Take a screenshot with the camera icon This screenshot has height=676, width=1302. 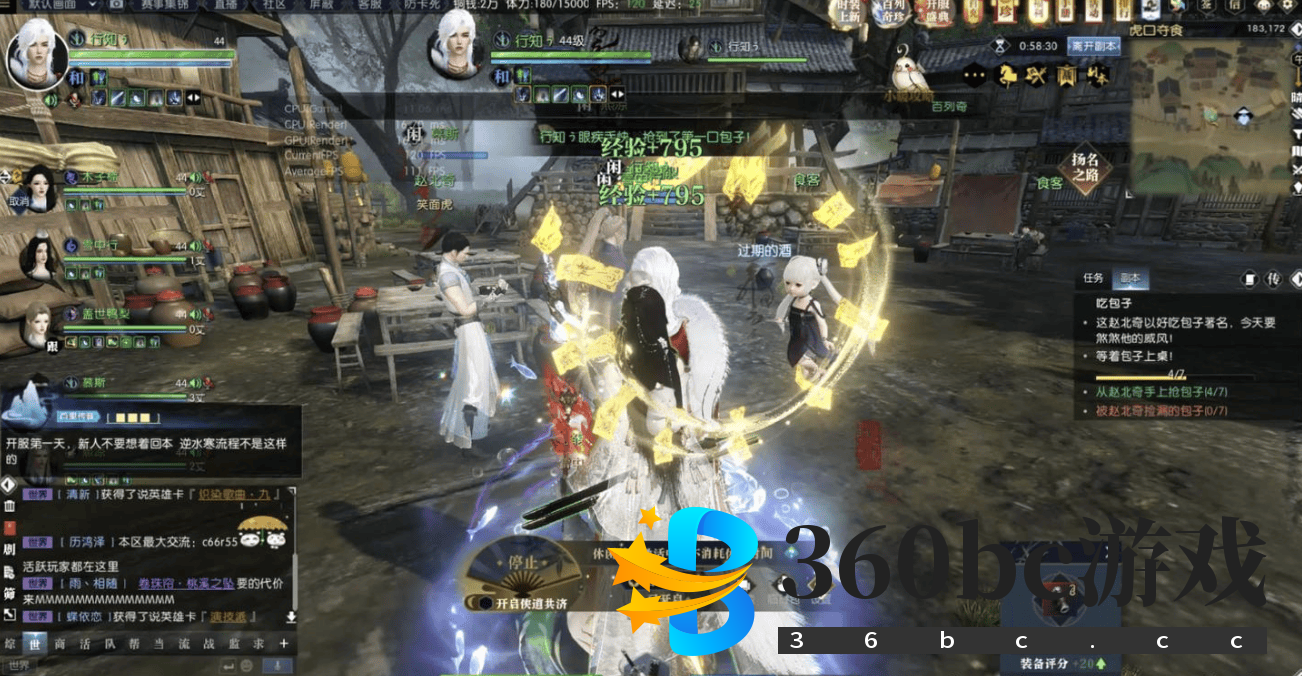117,5
